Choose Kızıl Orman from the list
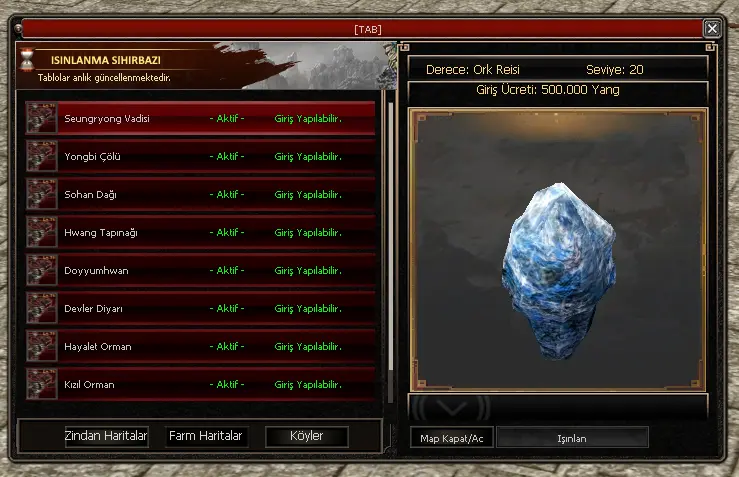This screenshot has height=477, width=739. (x=200, y=385)
